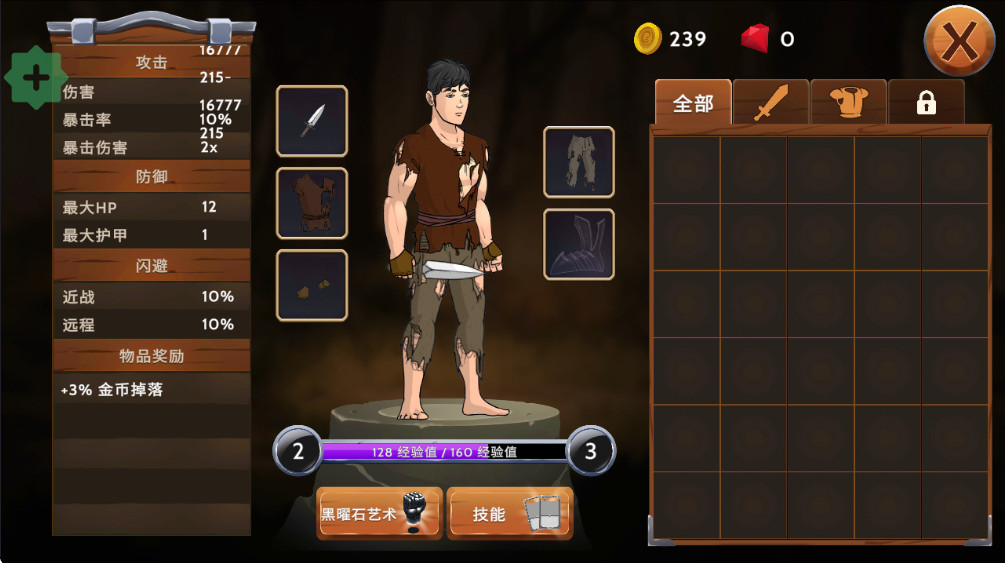
Task: Select the equipped dagger weapon slot
Action: (312, 121)
